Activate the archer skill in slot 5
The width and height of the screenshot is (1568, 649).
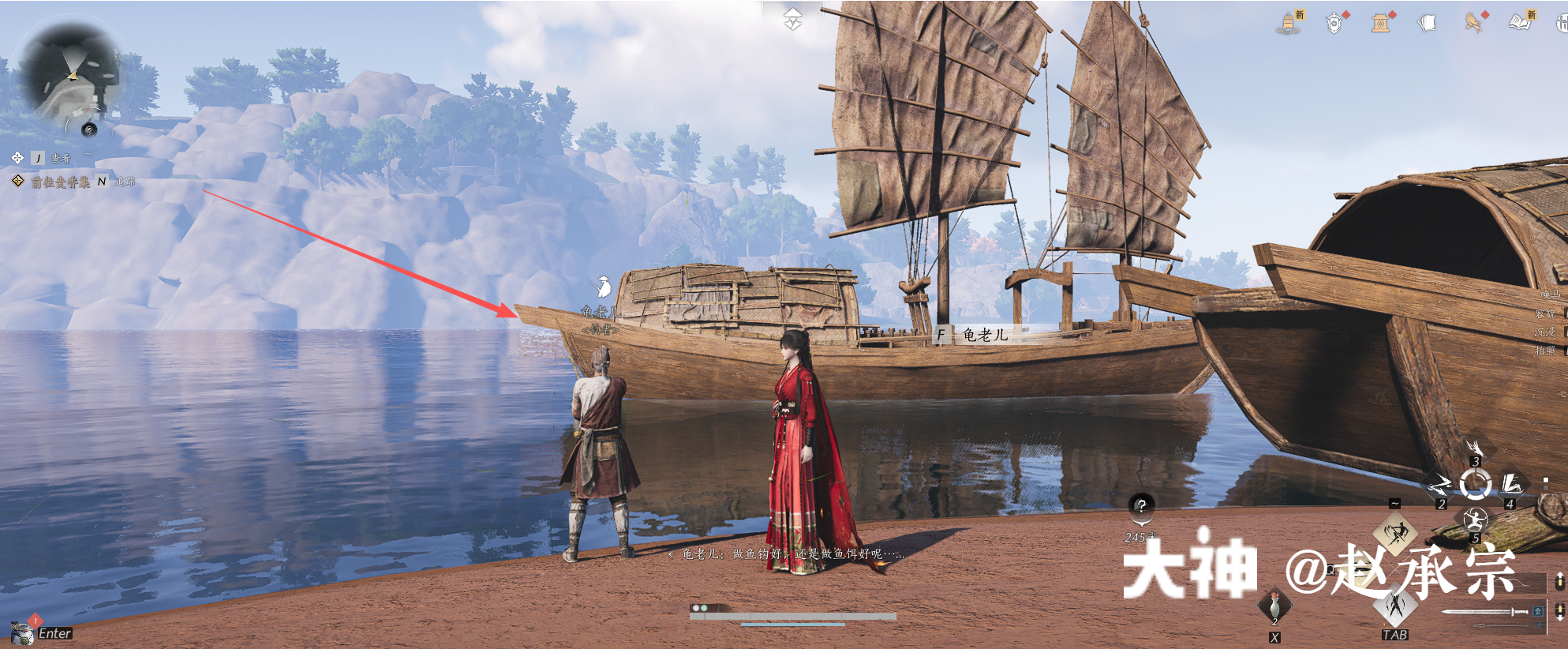coord(1475,520)
